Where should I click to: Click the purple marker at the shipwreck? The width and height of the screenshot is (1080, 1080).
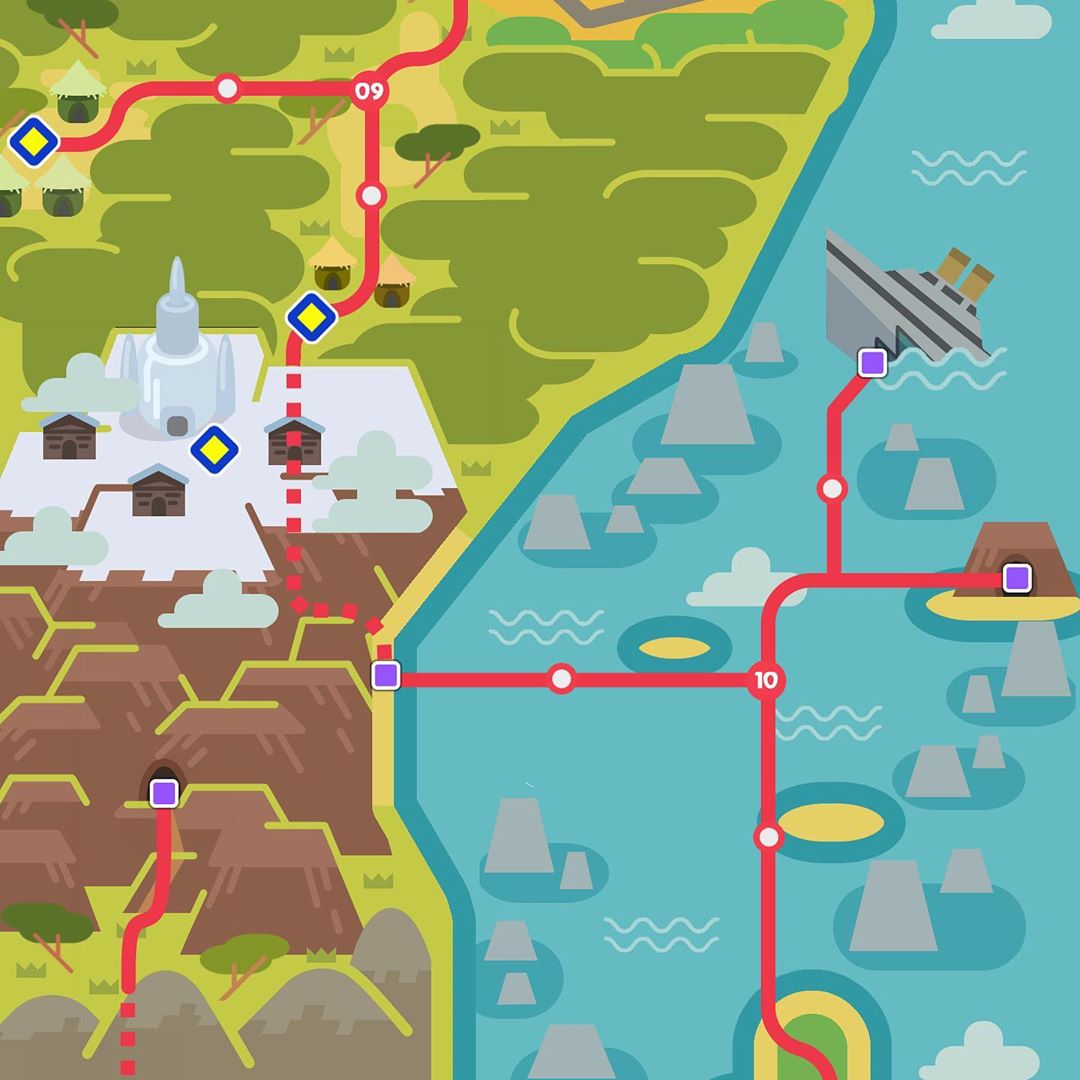coord(873,363)
